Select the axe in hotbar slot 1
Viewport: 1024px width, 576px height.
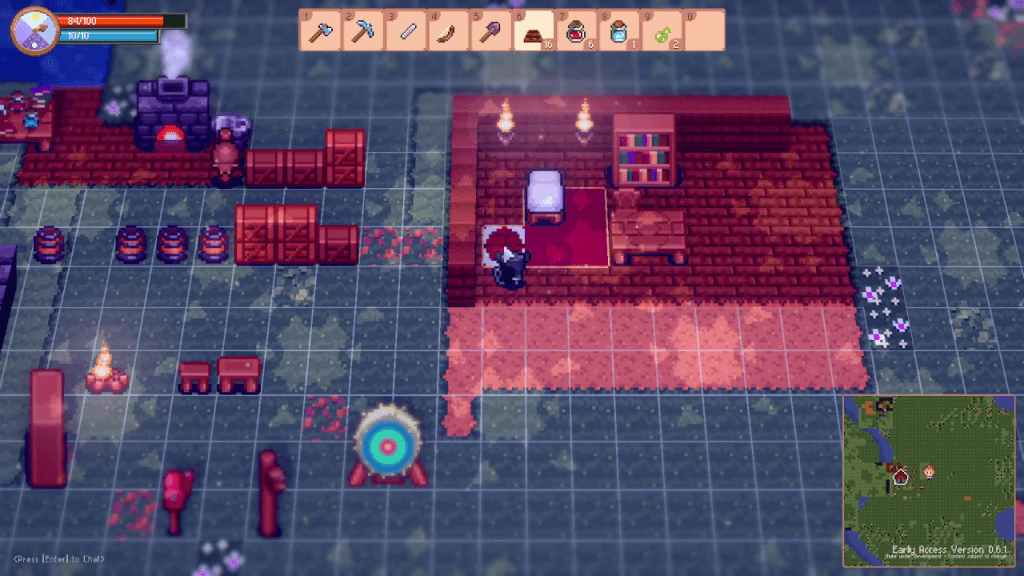[x=319, y=31]
